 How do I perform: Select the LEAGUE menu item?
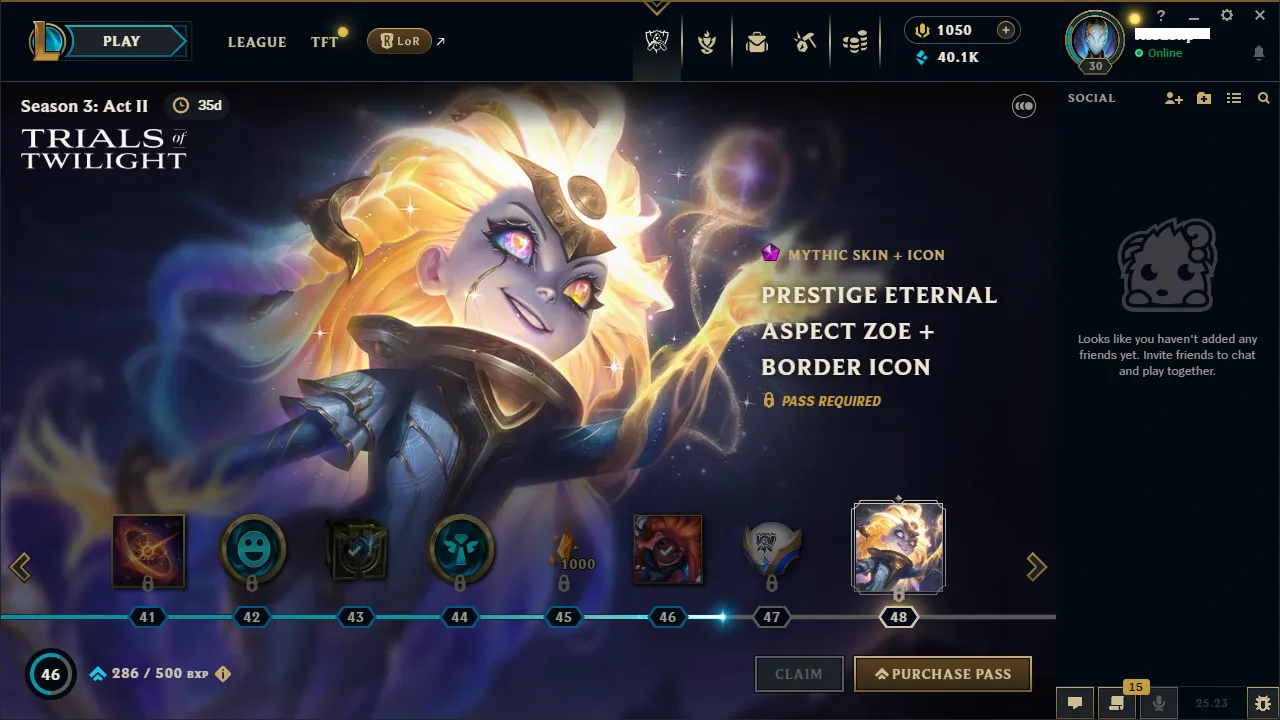257,42
